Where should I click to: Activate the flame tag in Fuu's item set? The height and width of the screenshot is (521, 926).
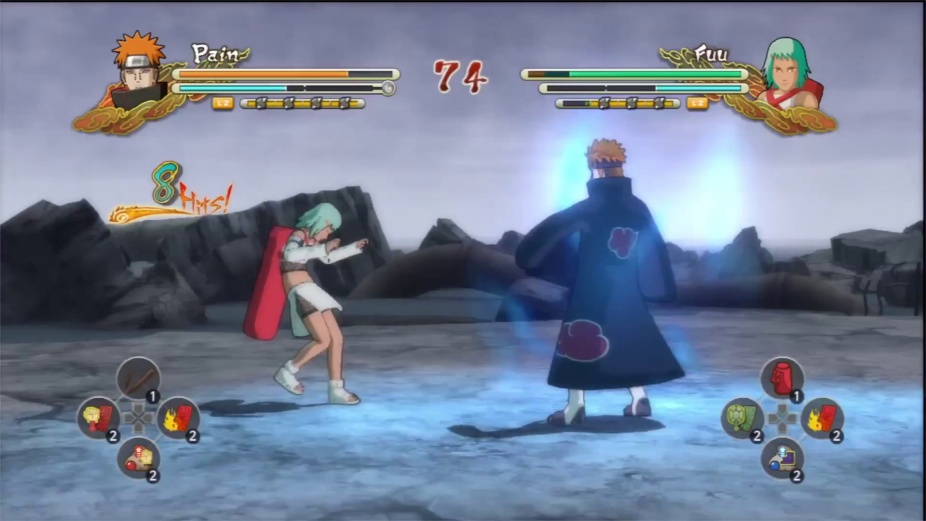pyautogui.click(x=822, y=418)
